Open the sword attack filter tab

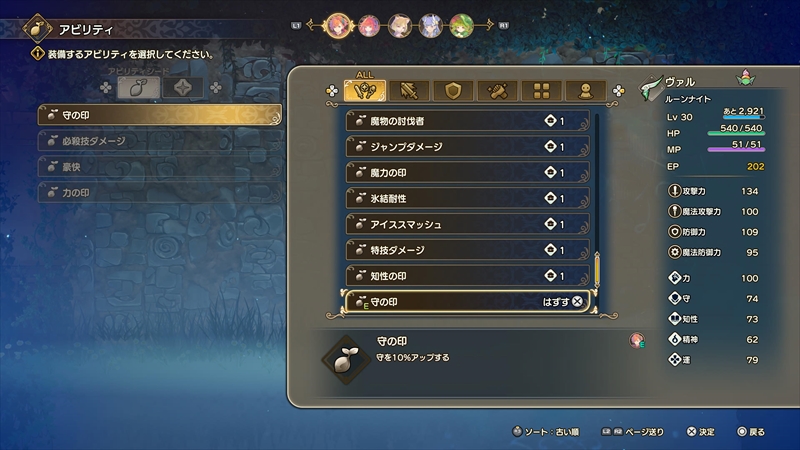[x=409, y=91]
